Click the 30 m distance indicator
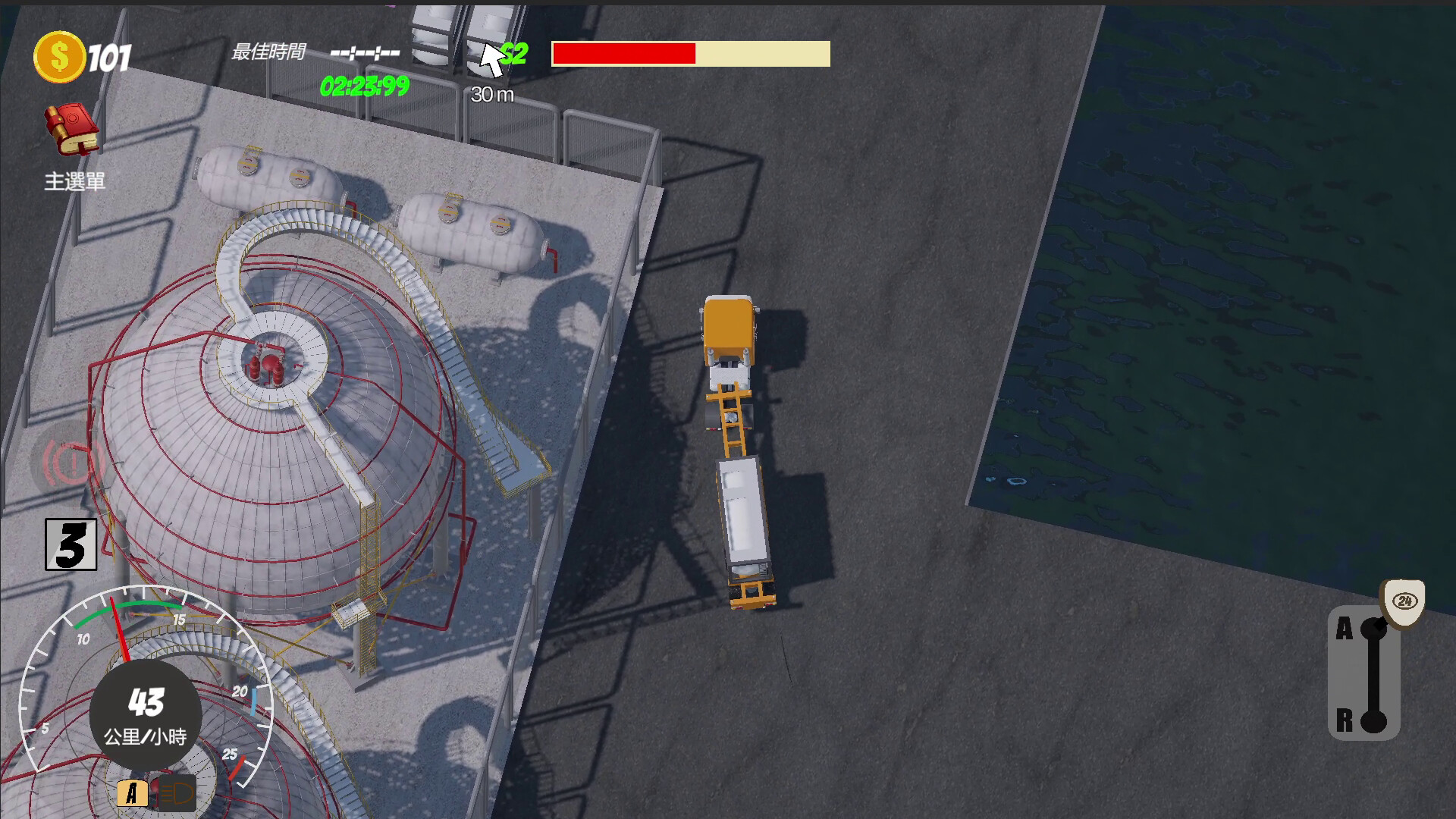Screen dimensions: 1456x819 493,95
